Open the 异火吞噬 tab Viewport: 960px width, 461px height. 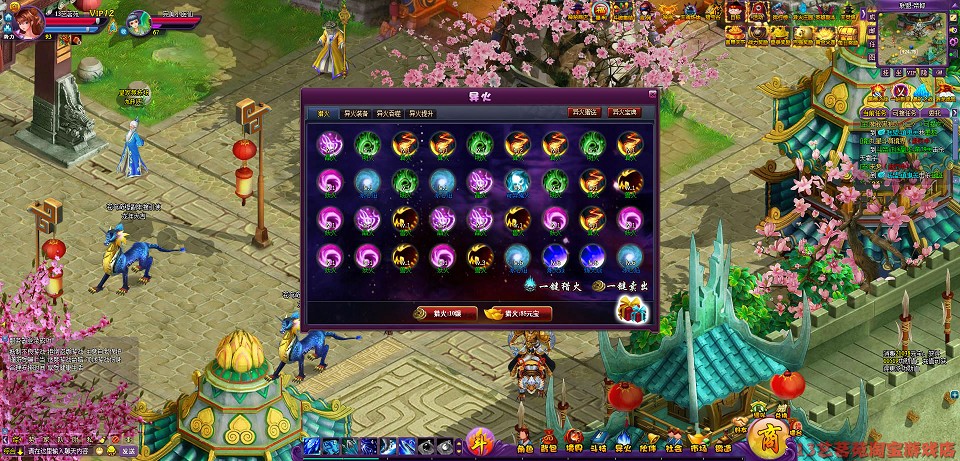[389, 114]
